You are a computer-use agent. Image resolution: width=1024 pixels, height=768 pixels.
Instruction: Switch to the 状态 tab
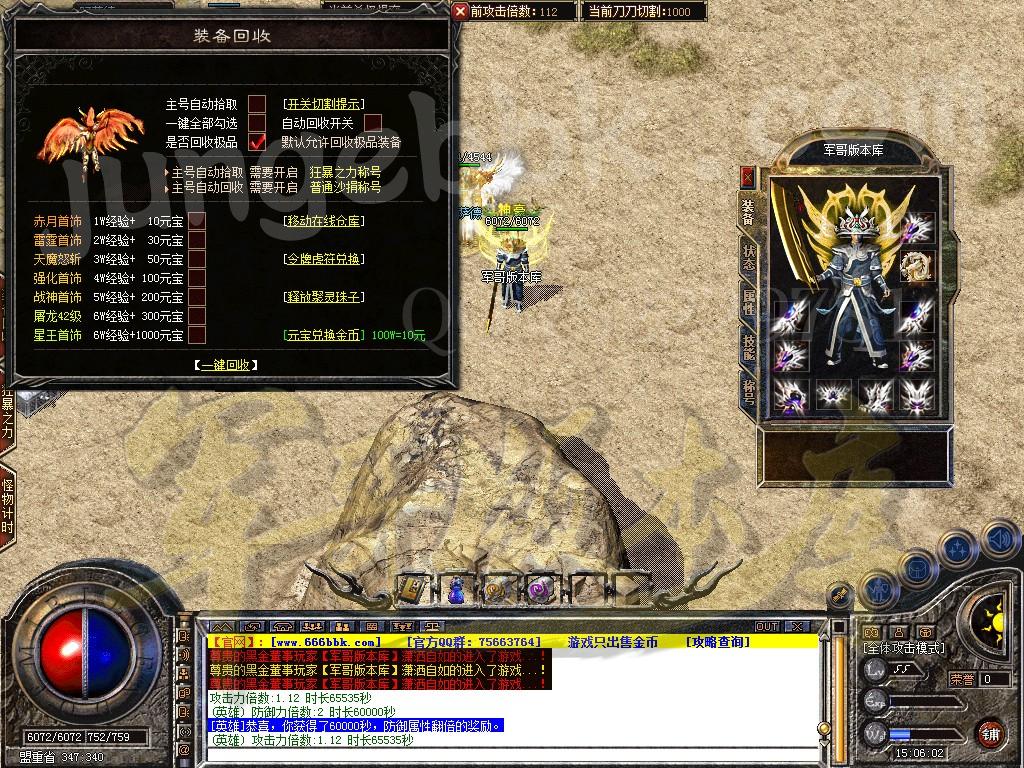(x=747, y=256)
